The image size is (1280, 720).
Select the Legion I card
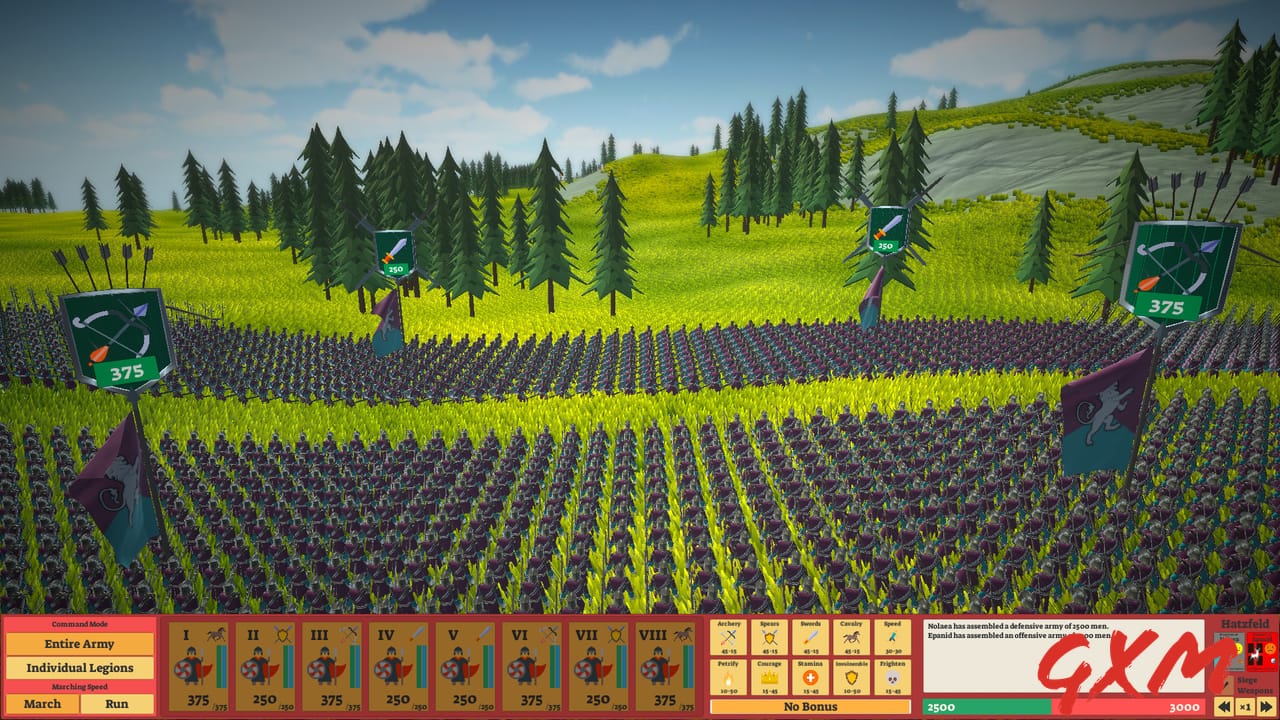[200, 665]
